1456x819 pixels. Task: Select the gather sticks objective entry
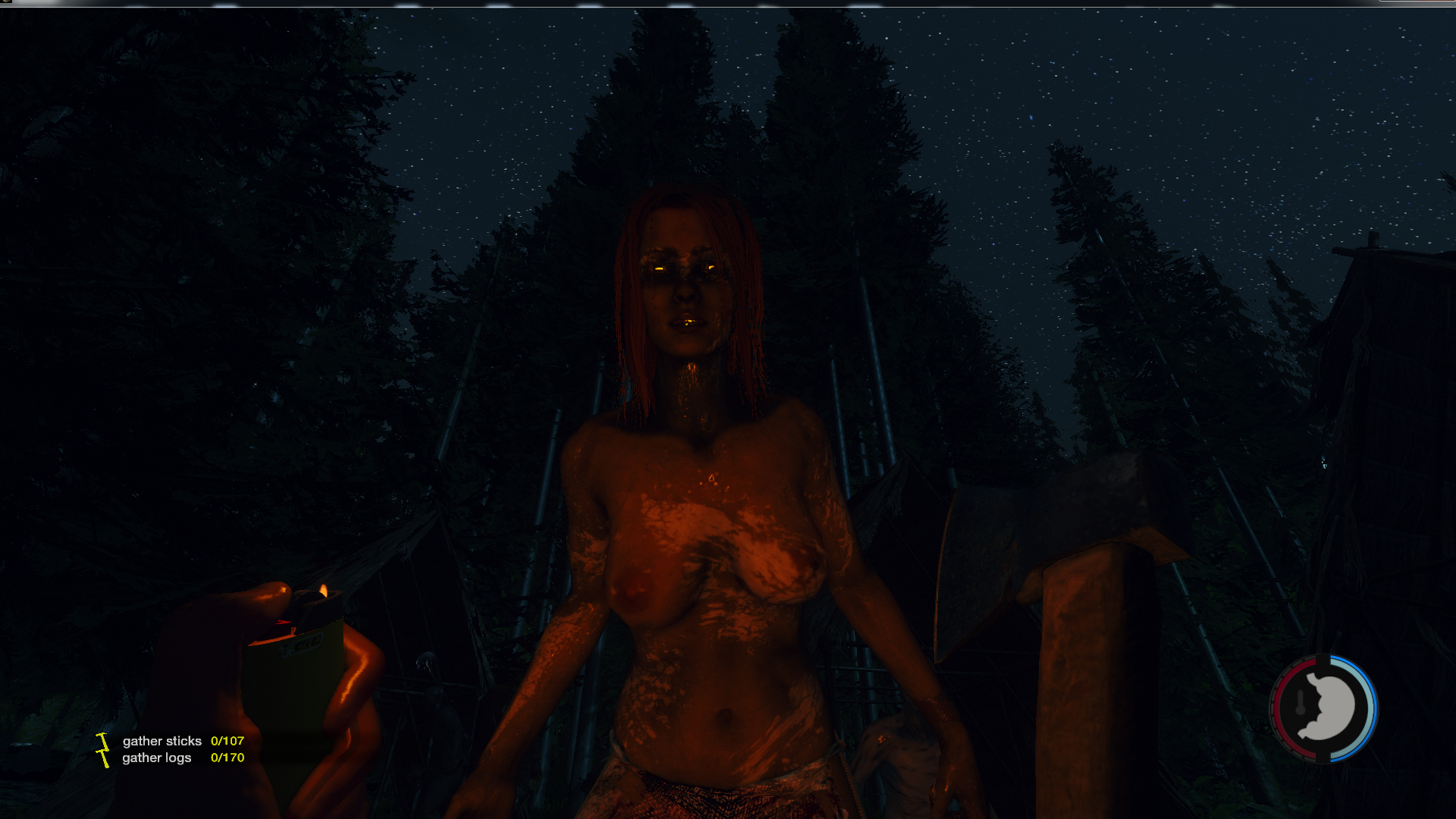[x=162, y=741]
